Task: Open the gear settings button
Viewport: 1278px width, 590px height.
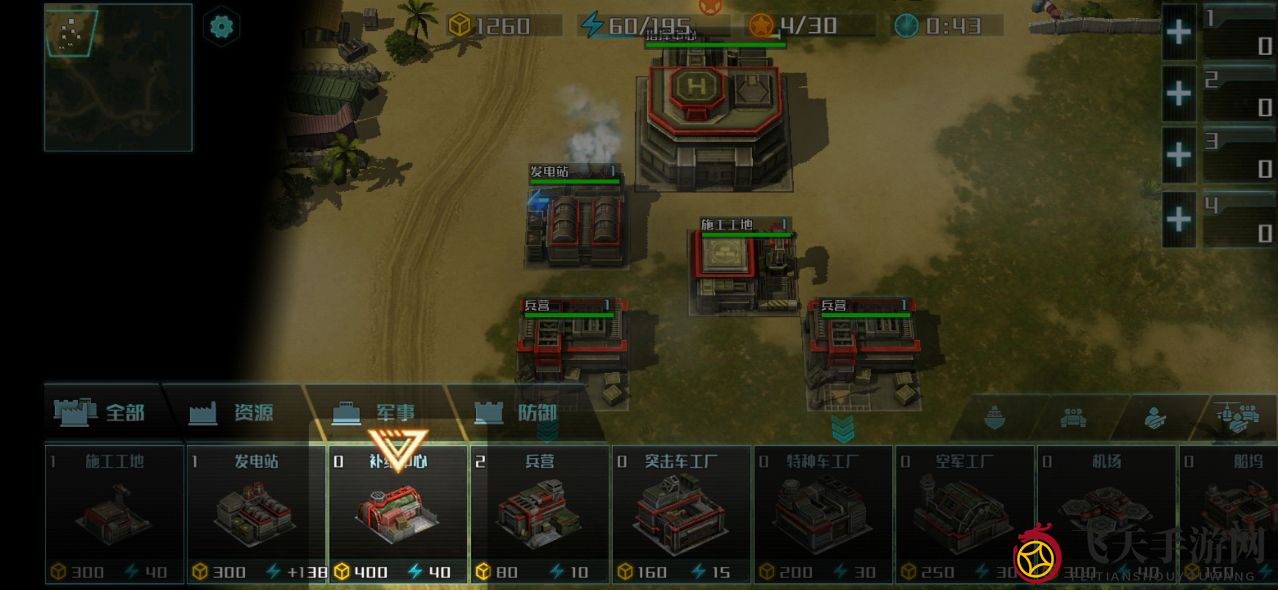Action: click(x=221, y=27)
